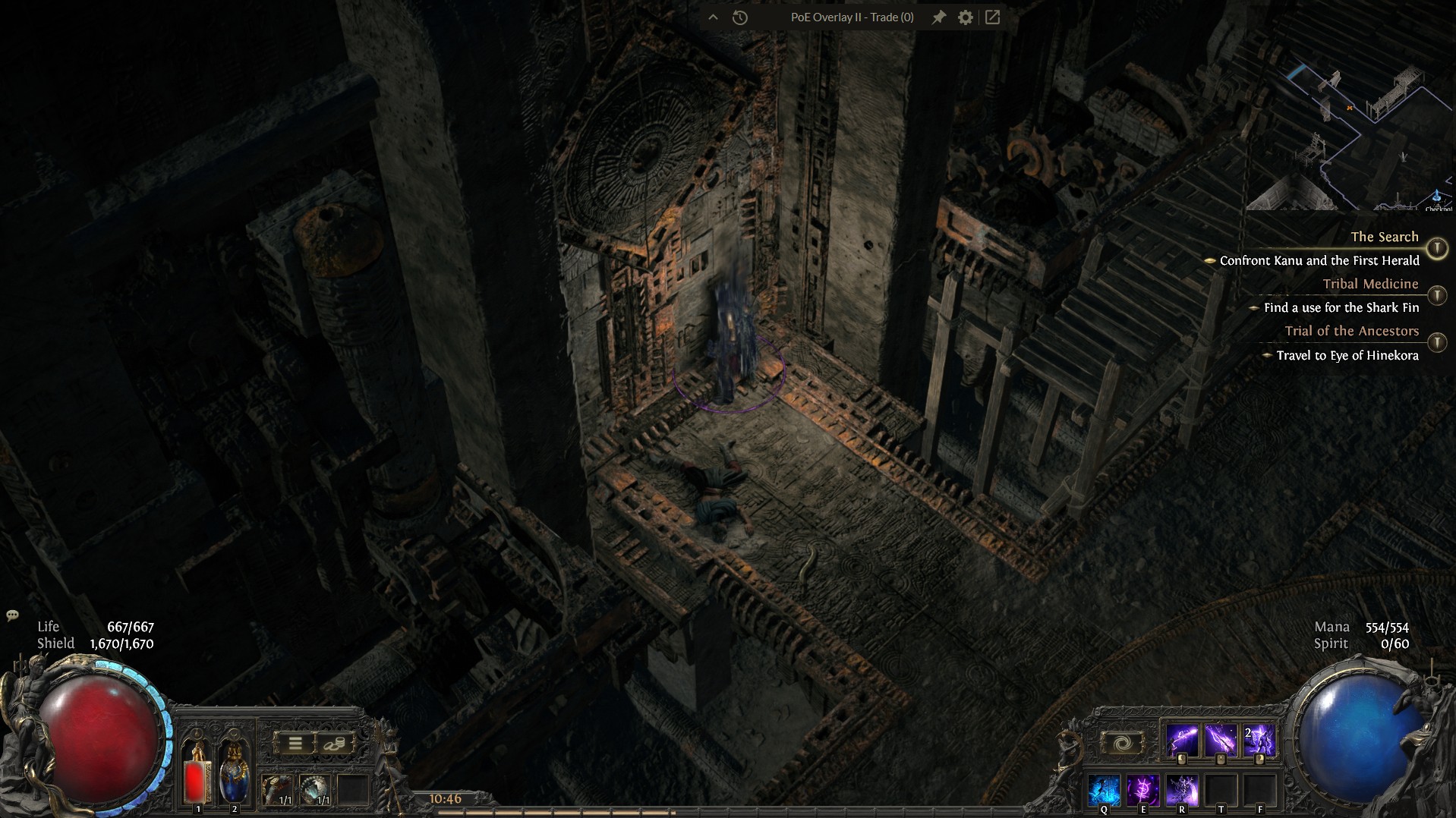This screenshot has width=1456, height=818.
Task: Open the chat bubble icon
Action: click(x=12, y=615)
